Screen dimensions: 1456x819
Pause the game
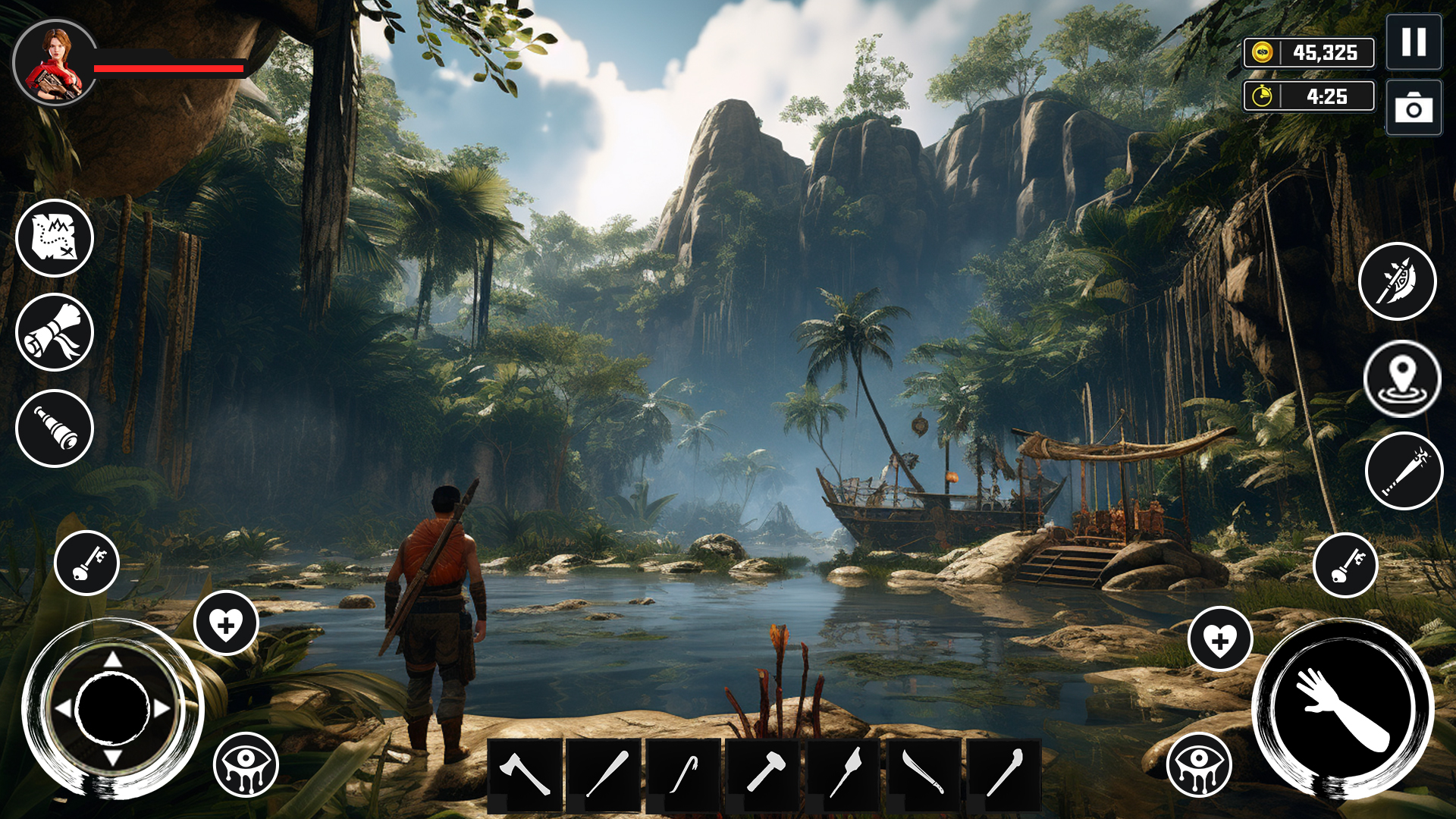click(1412, 43)
